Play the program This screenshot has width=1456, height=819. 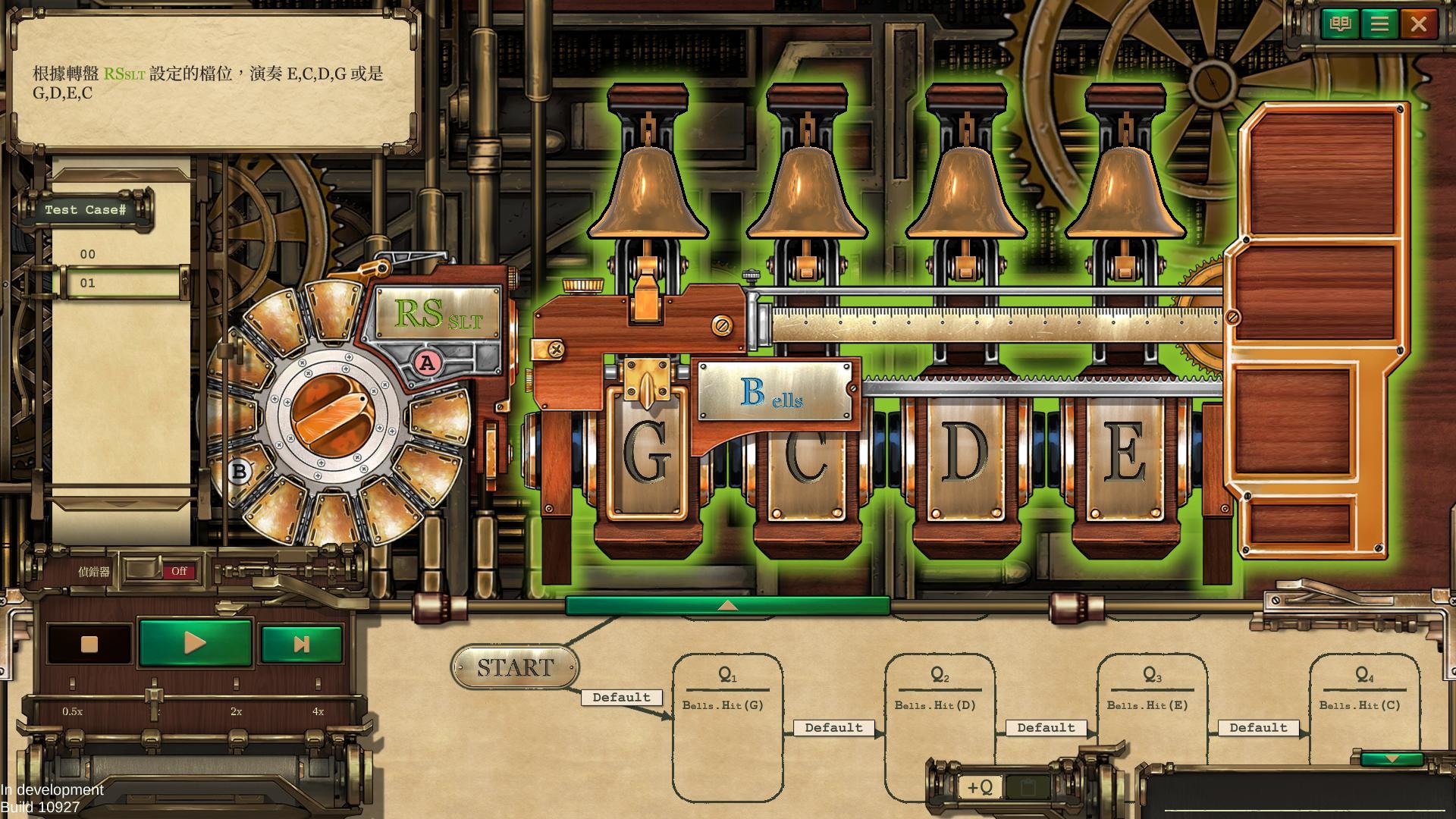195,643
